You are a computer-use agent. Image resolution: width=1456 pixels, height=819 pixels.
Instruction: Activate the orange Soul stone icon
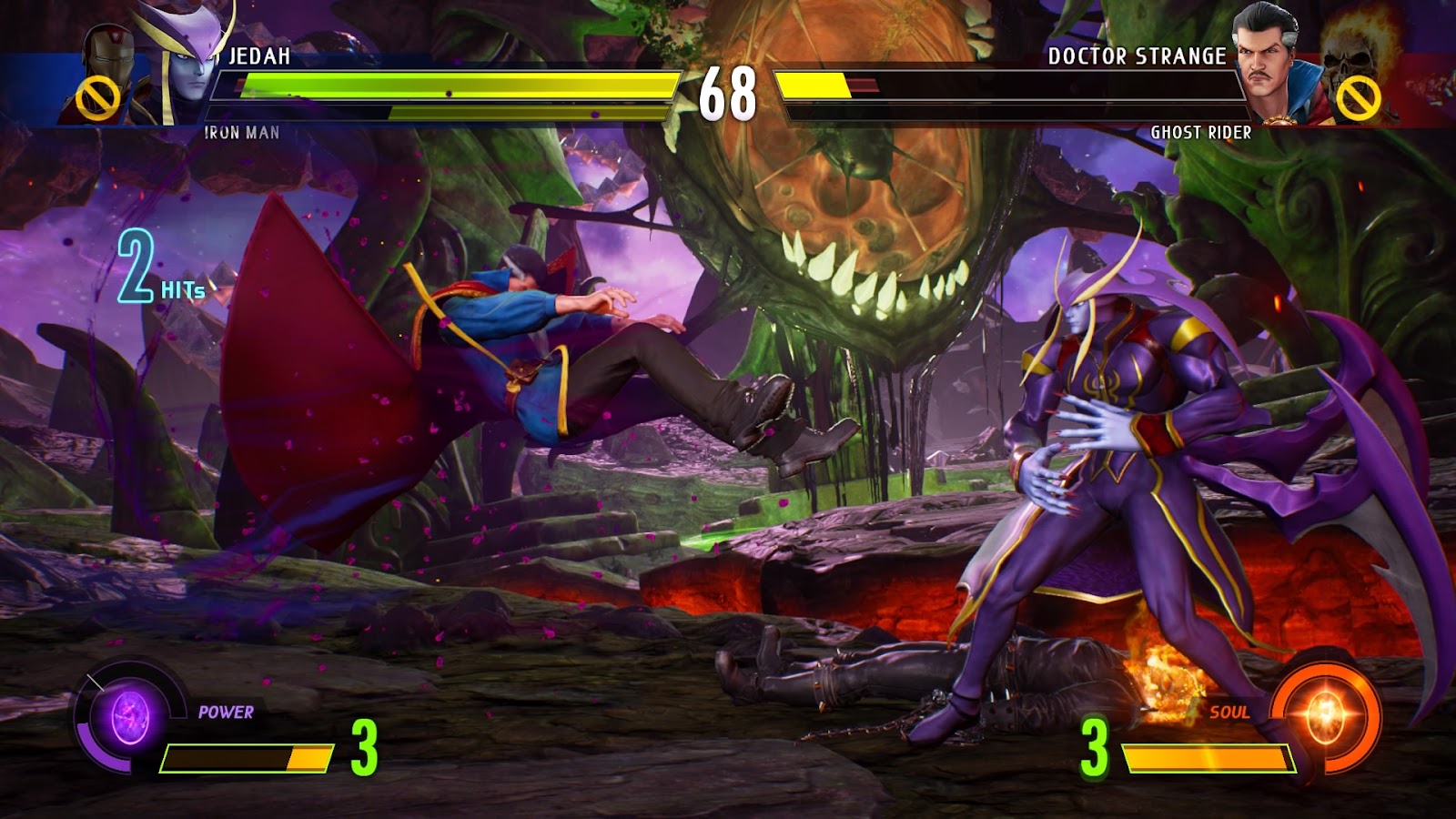coord(1324,714)
